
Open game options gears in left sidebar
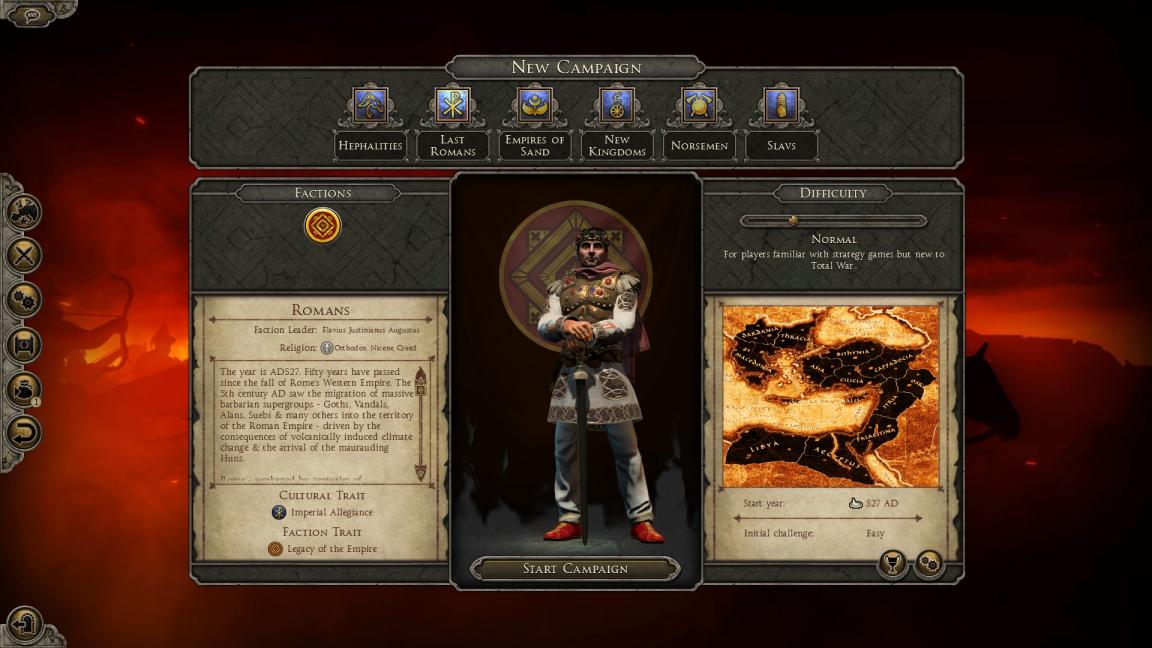[23, 299]
